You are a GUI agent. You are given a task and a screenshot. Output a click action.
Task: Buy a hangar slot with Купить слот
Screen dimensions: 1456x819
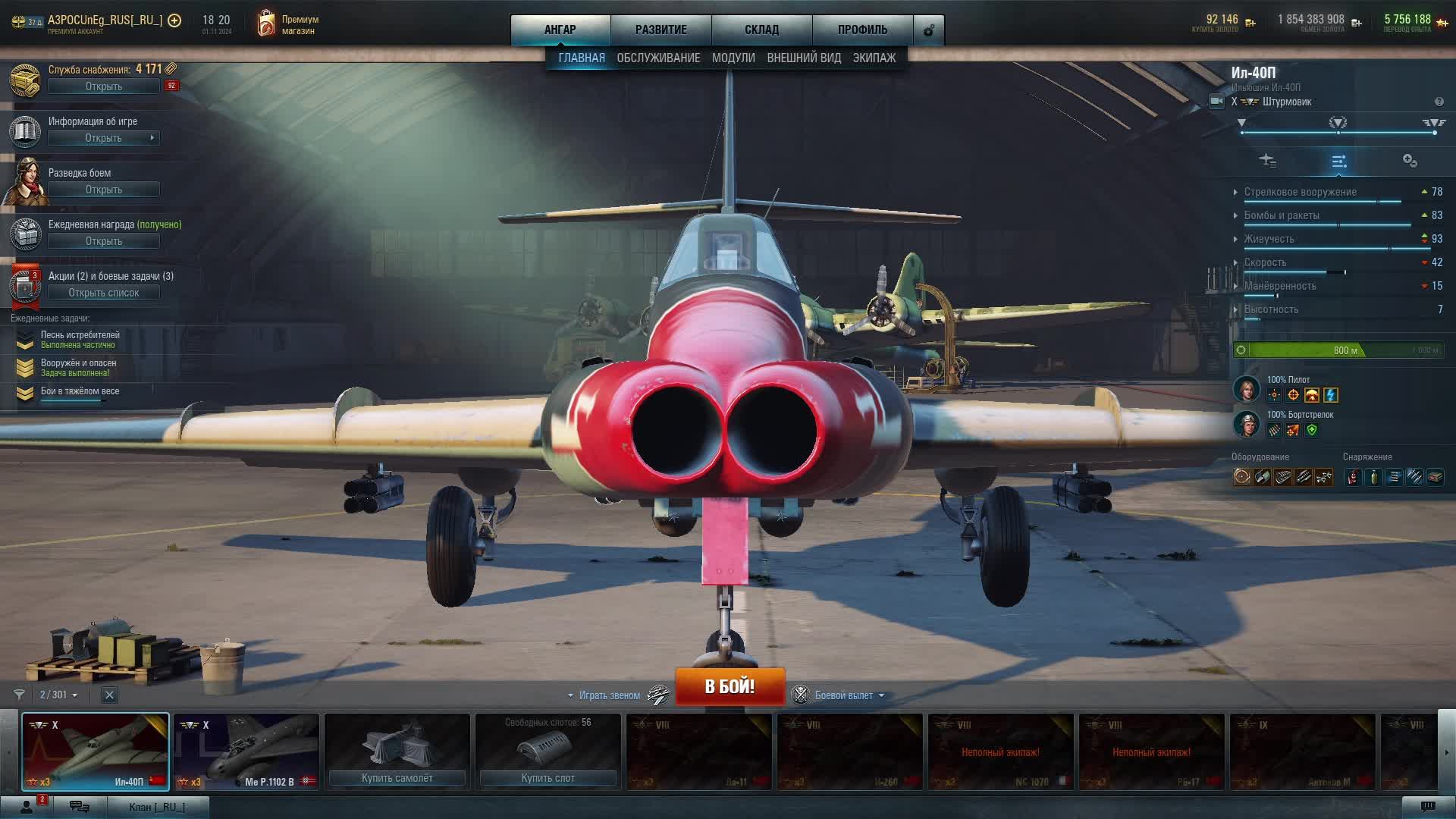pos(548,778)
